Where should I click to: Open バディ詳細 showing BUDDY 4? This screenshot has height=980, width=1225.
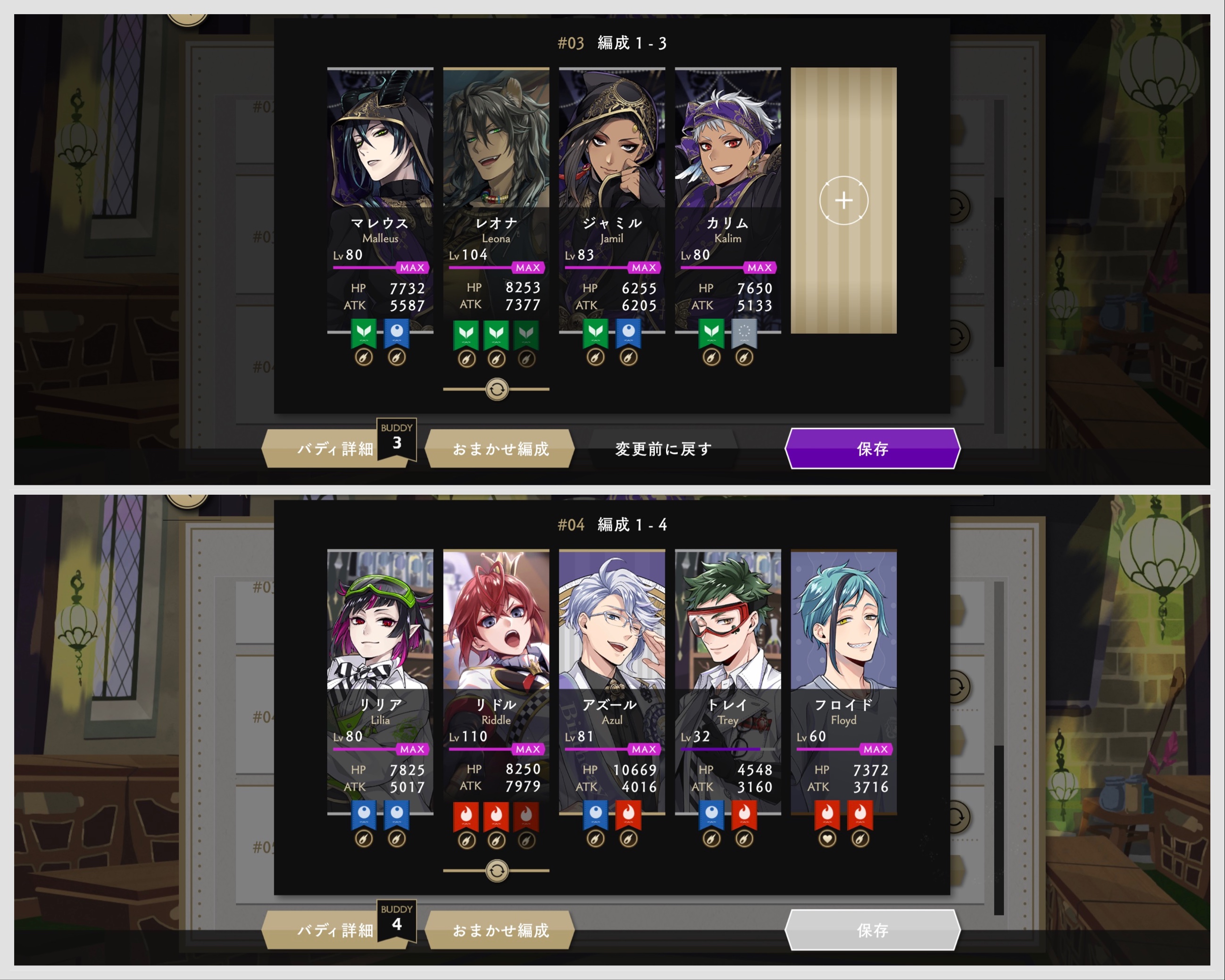[335, 930]
